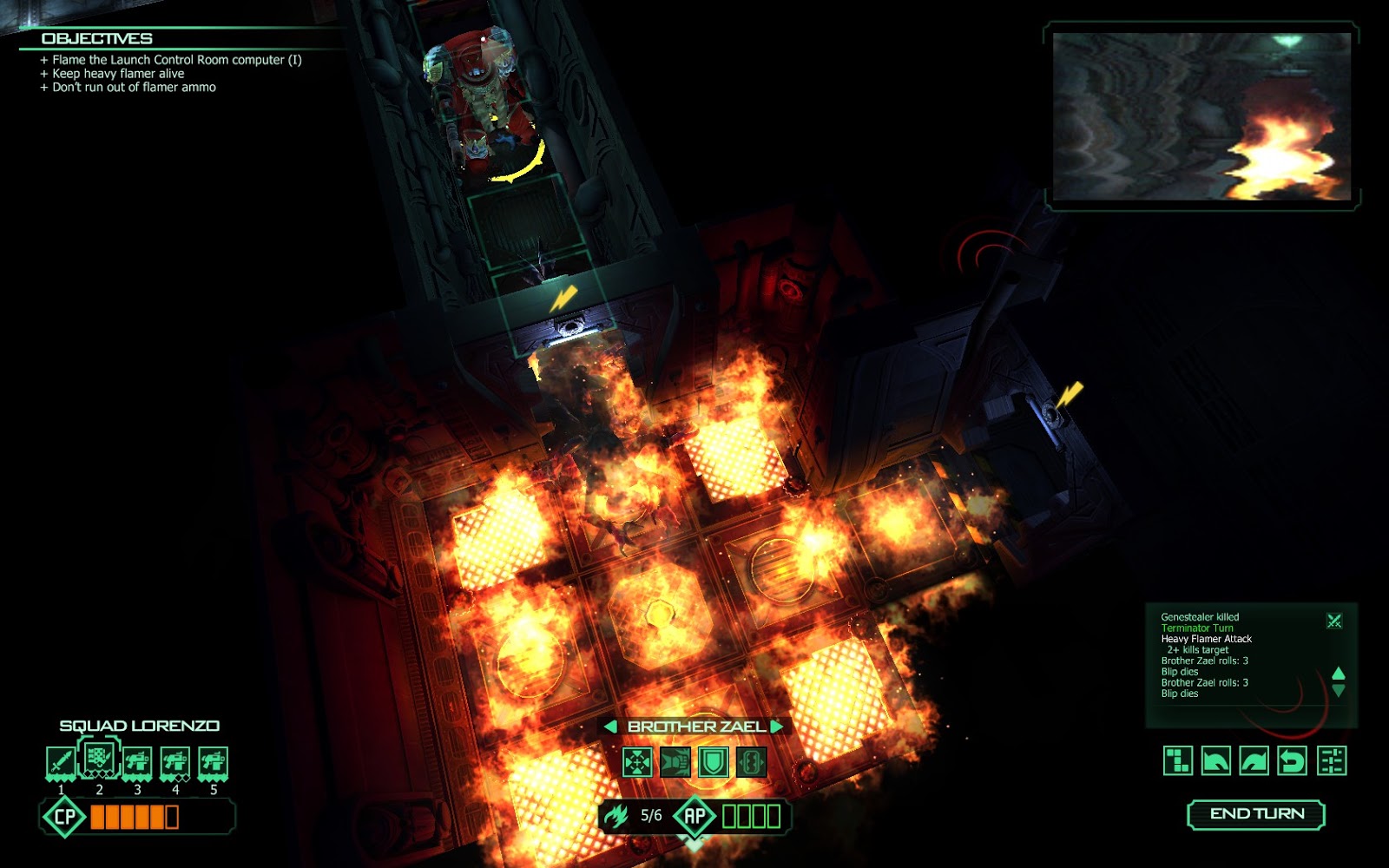Image resolution: width=1389 pixels, height=868 pixels.
Task: End the current turn
Action: point(1256,814)
